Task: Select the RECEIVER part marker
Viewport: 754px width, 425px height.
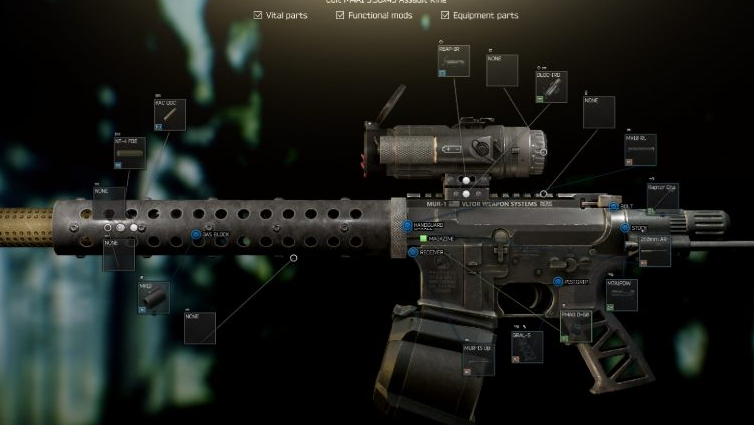Action: 413,252
